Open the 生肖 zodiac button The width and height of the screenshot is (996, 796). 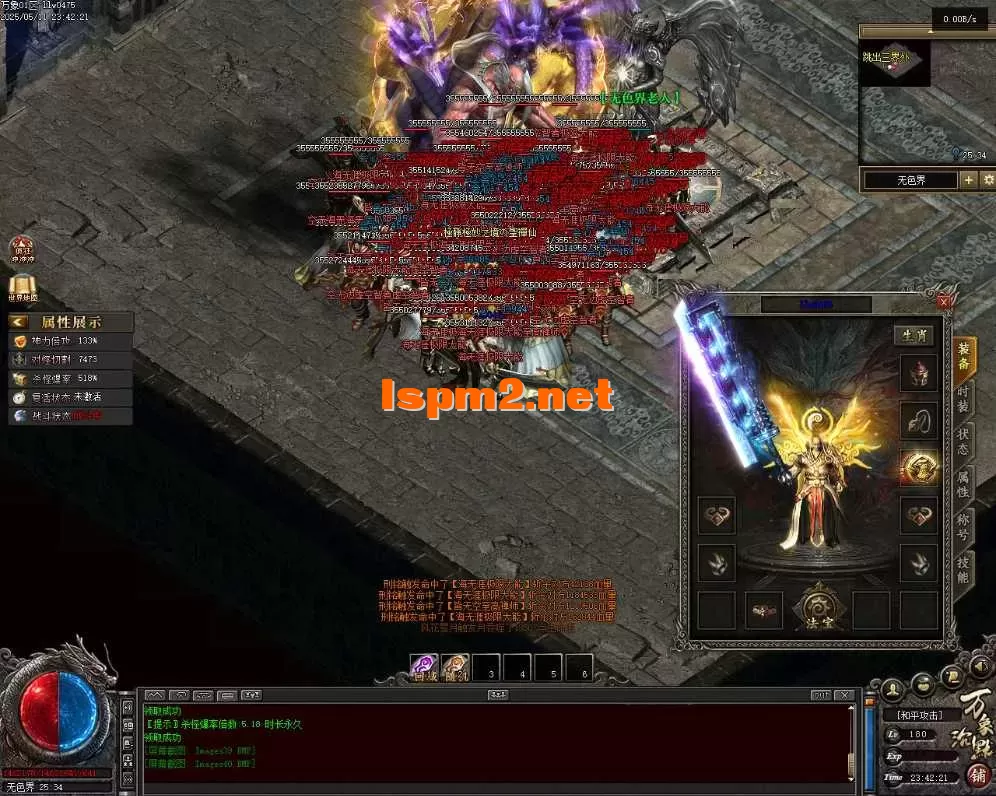(913, 335)
